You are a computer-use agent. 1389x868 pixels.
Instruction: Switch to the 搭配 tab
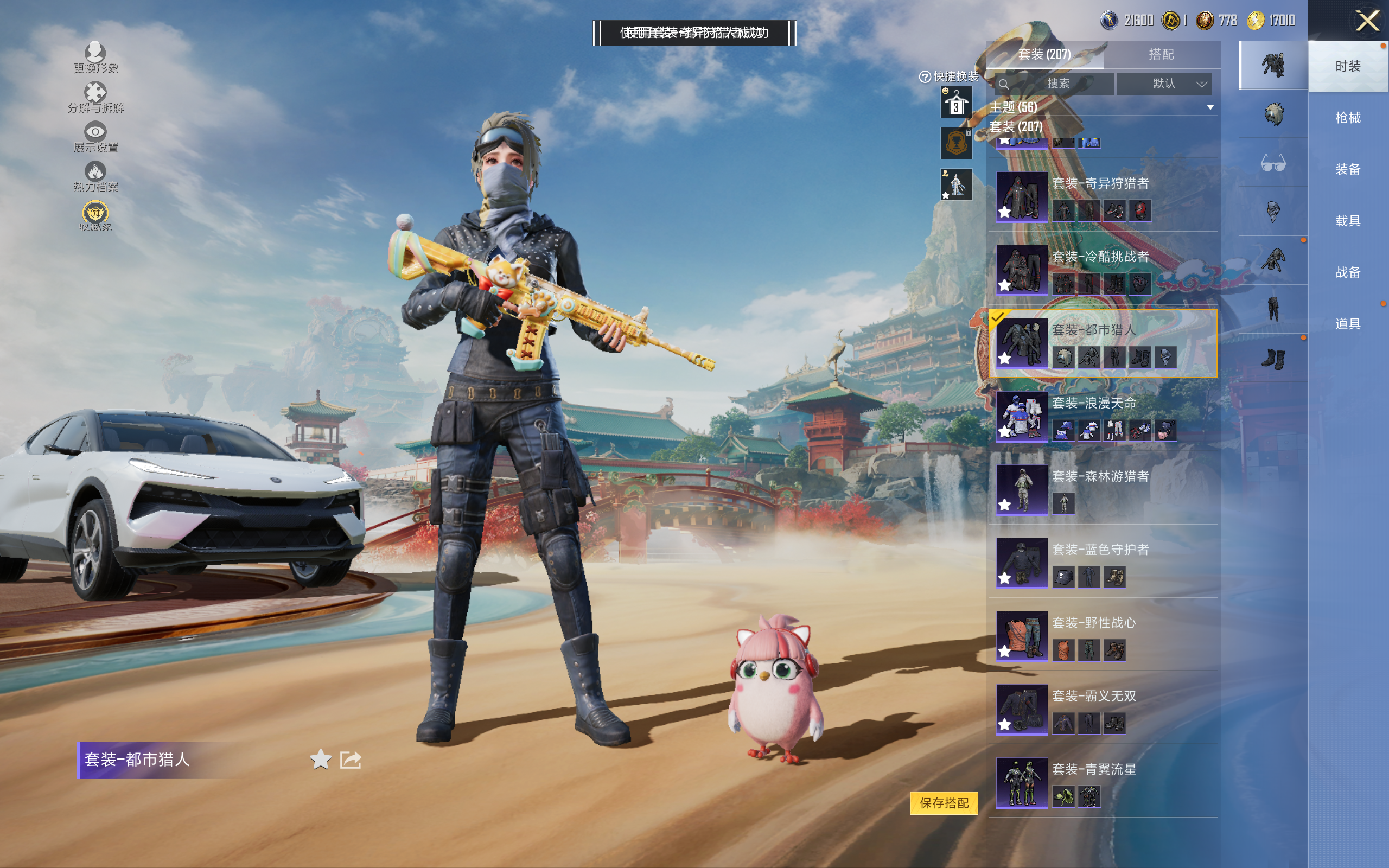pyautogui.click(x=1161, y=55)
